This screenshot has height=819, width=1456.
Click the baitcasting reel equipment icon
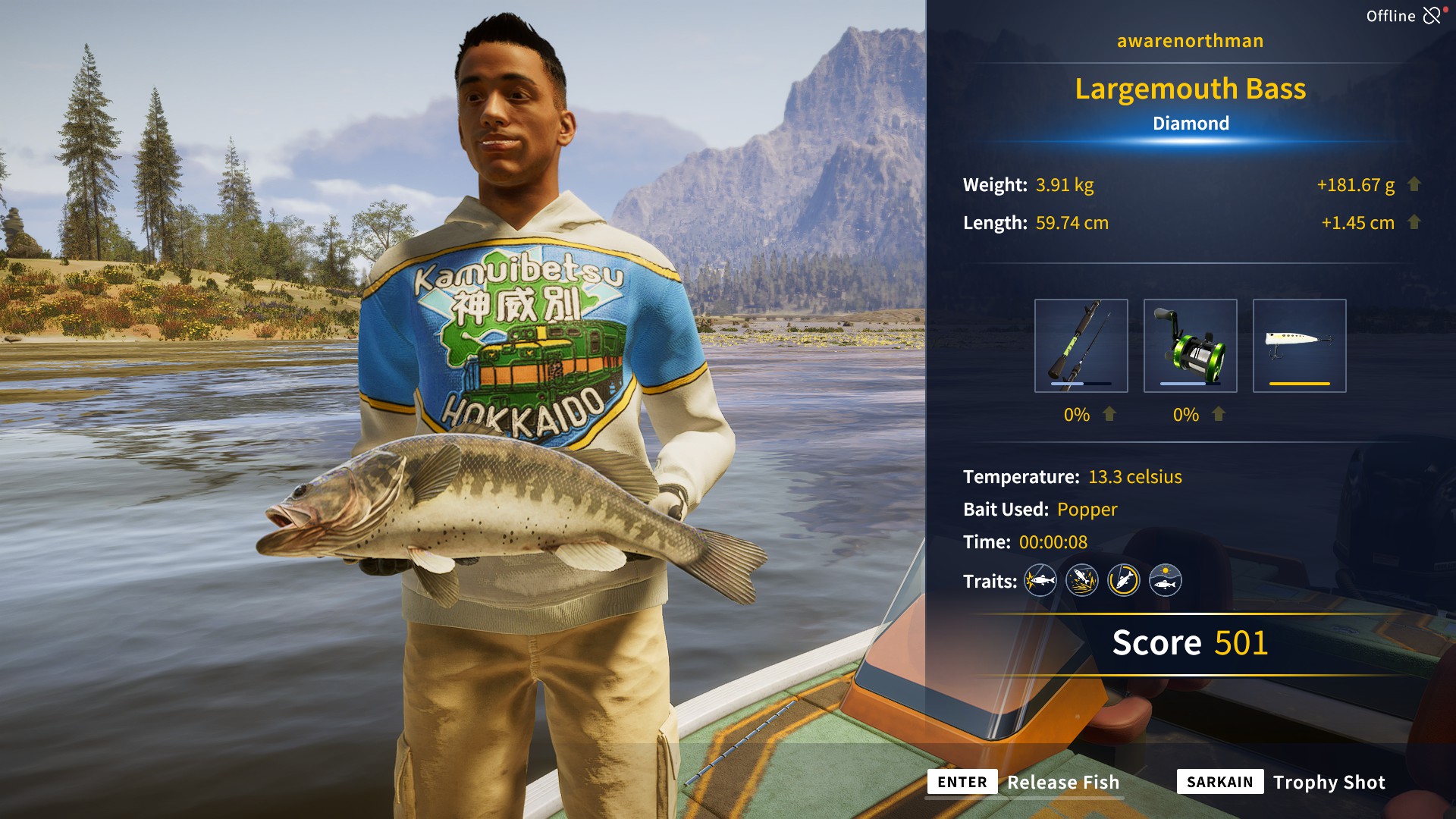click(1192, 345)
